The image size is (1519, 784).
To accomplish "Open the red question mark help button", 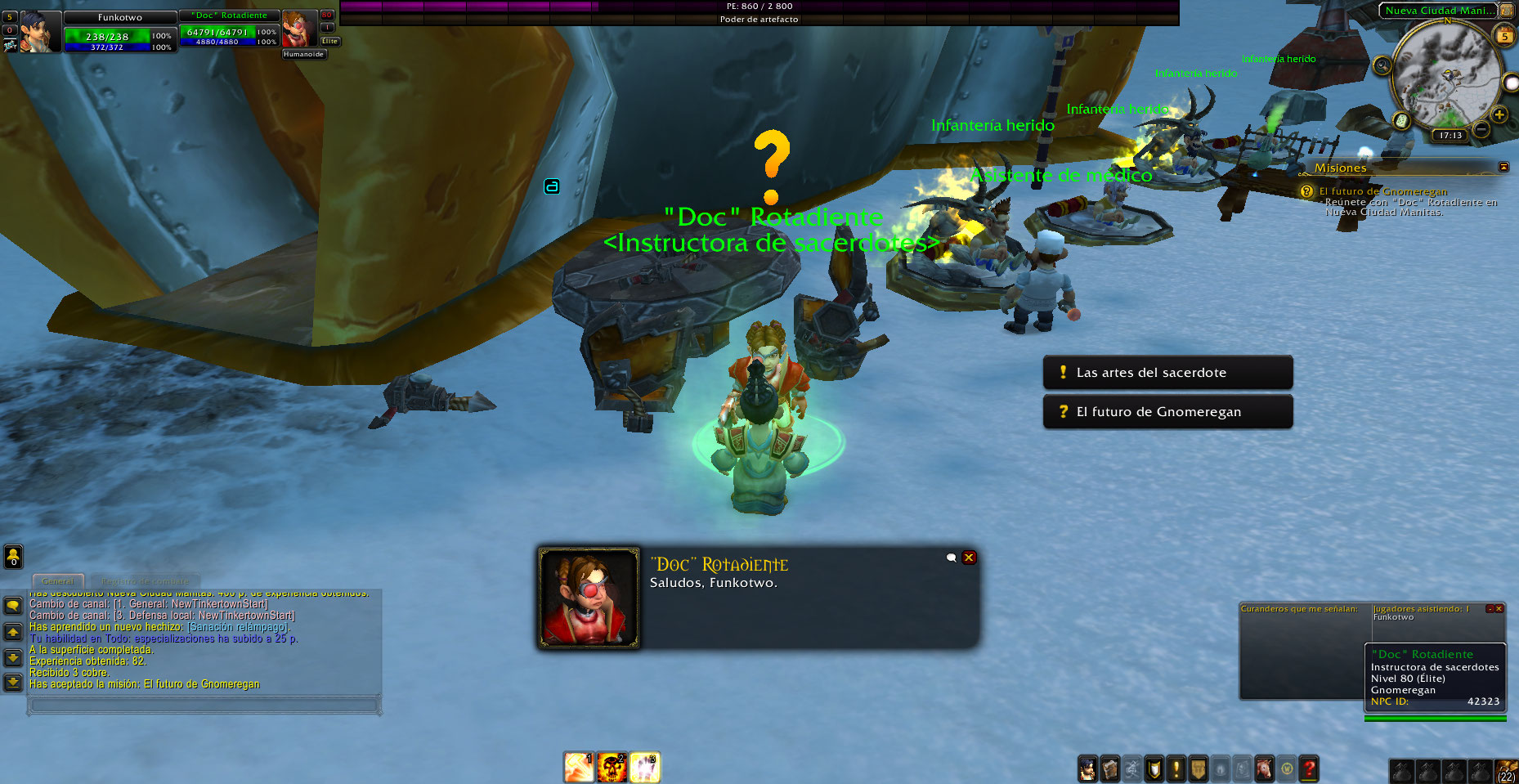I will pos(1309,768).
